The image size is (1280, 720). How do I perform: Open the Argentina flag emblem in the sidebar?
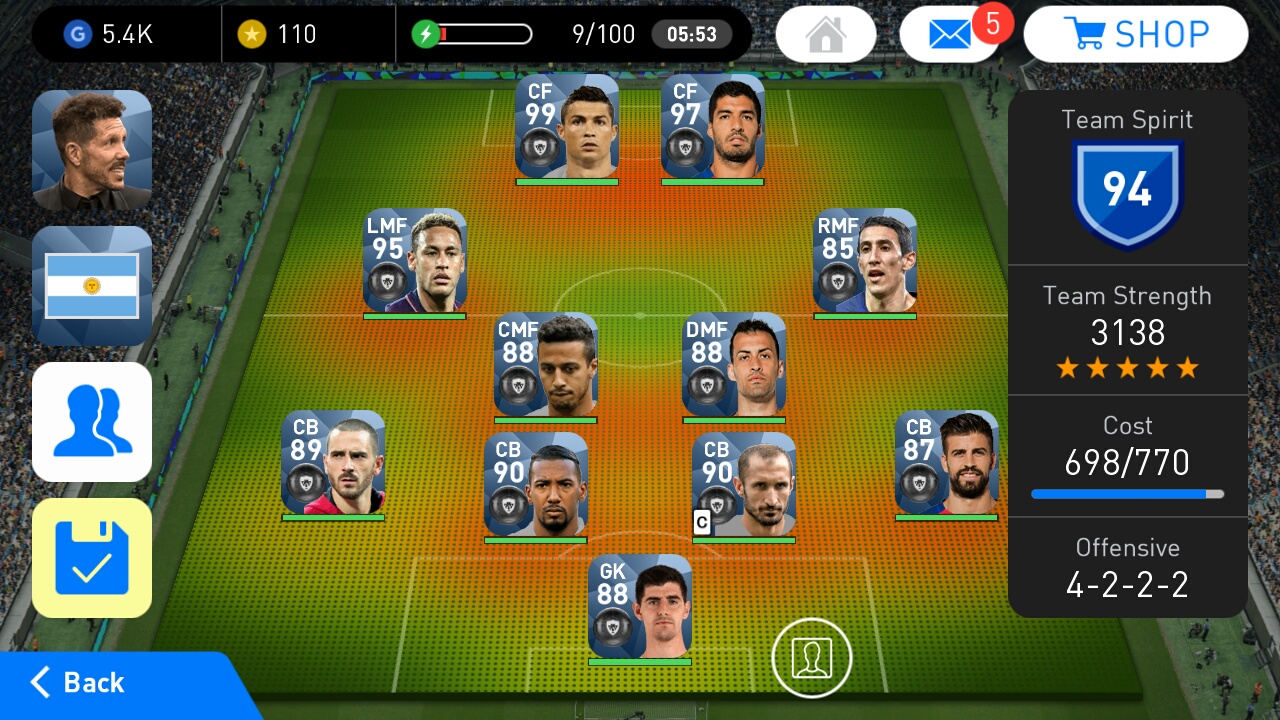click(92, 286)
